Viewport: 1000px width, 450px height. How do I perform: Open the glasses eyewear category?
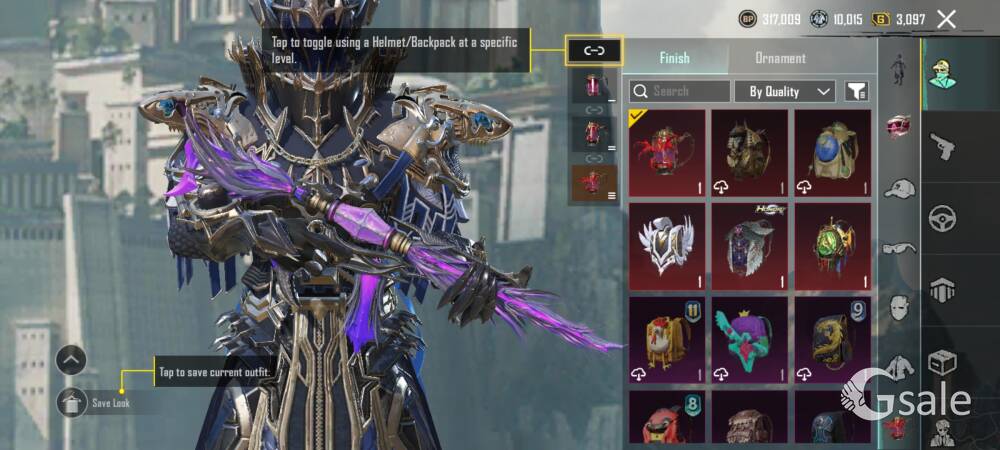click(x=900, y=247)
